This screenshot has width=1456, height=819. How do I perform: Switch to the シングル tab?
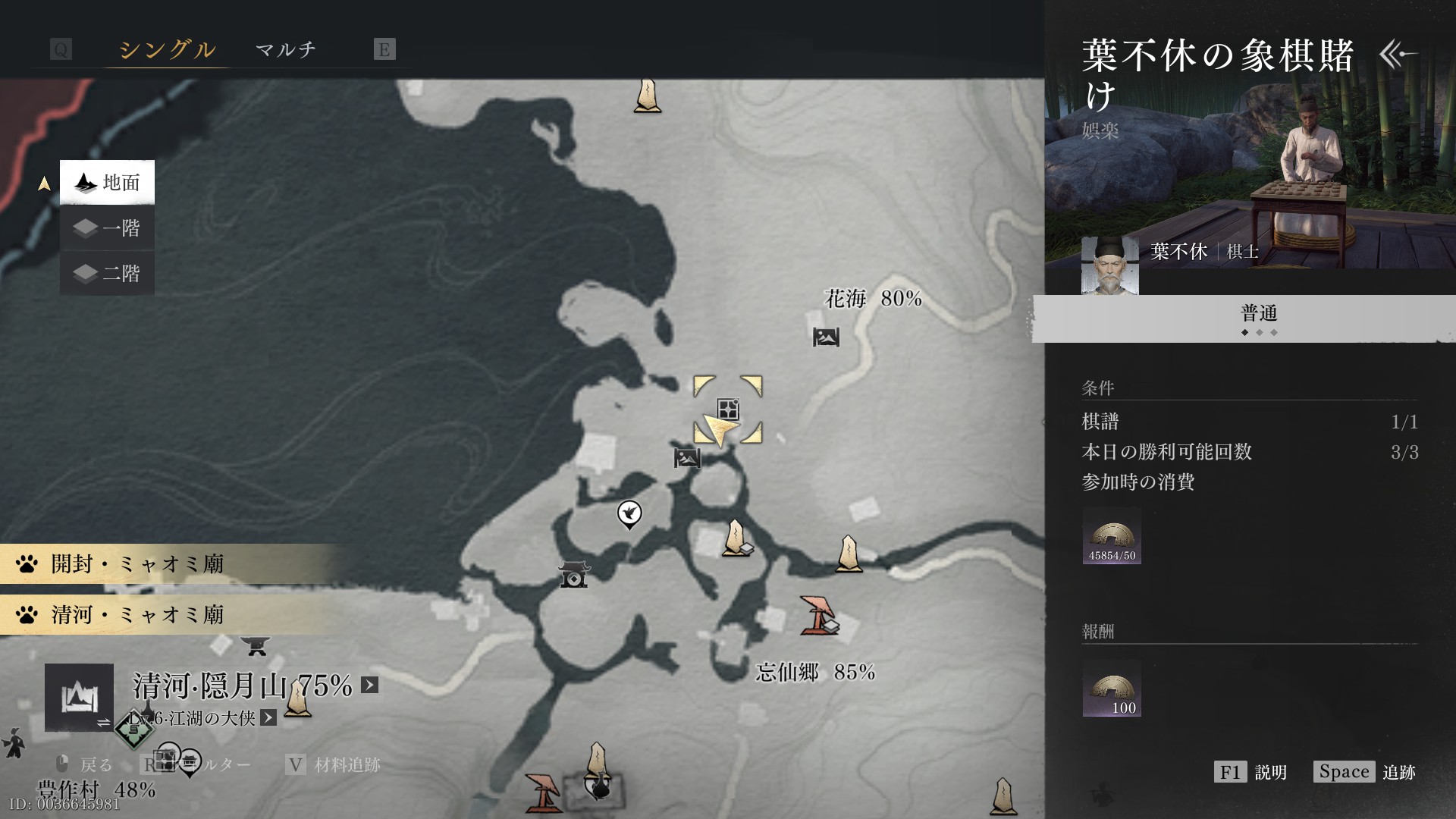tap(167, 50)
